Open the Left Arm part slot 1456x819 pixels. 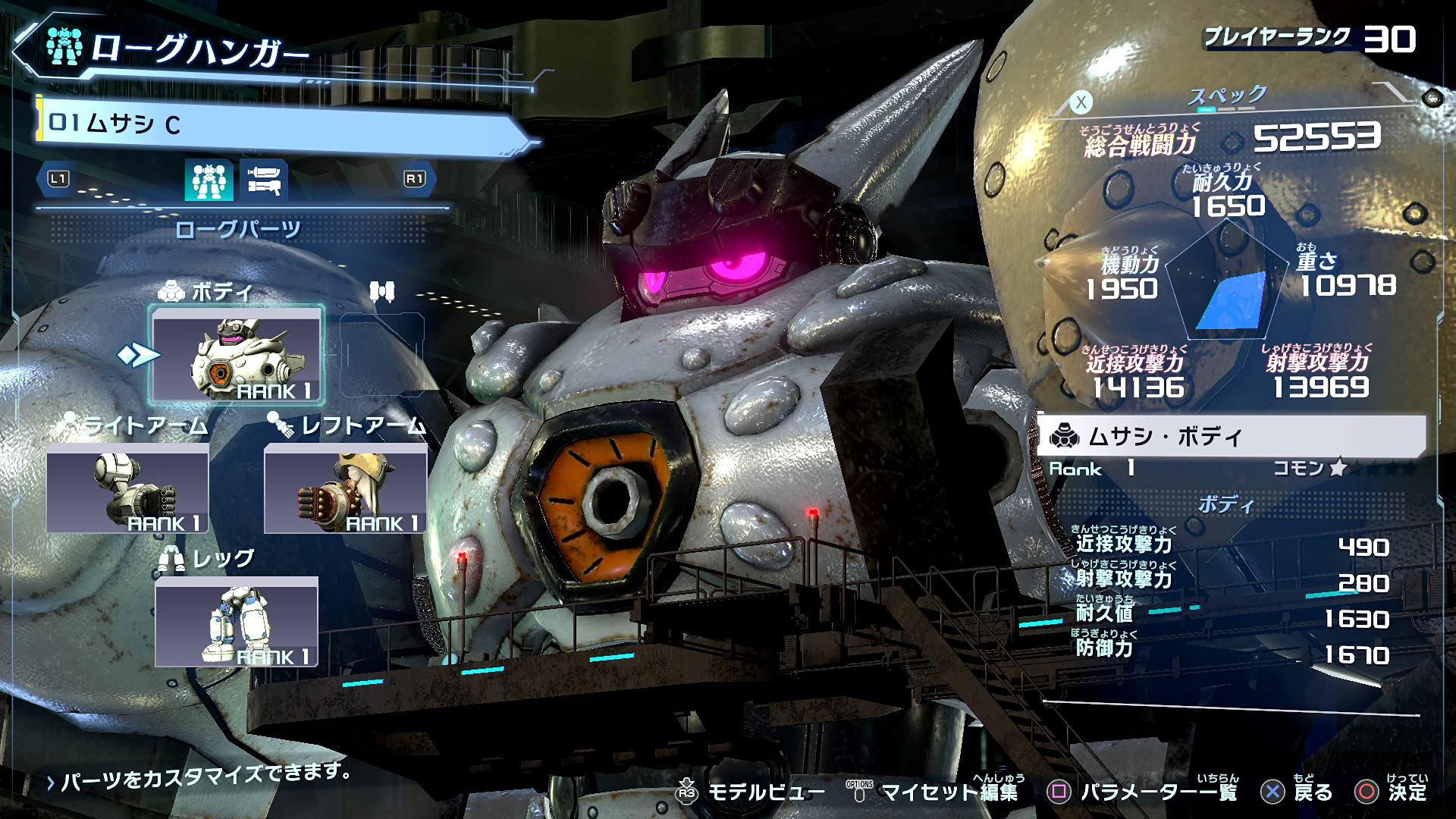coord(345,489)
